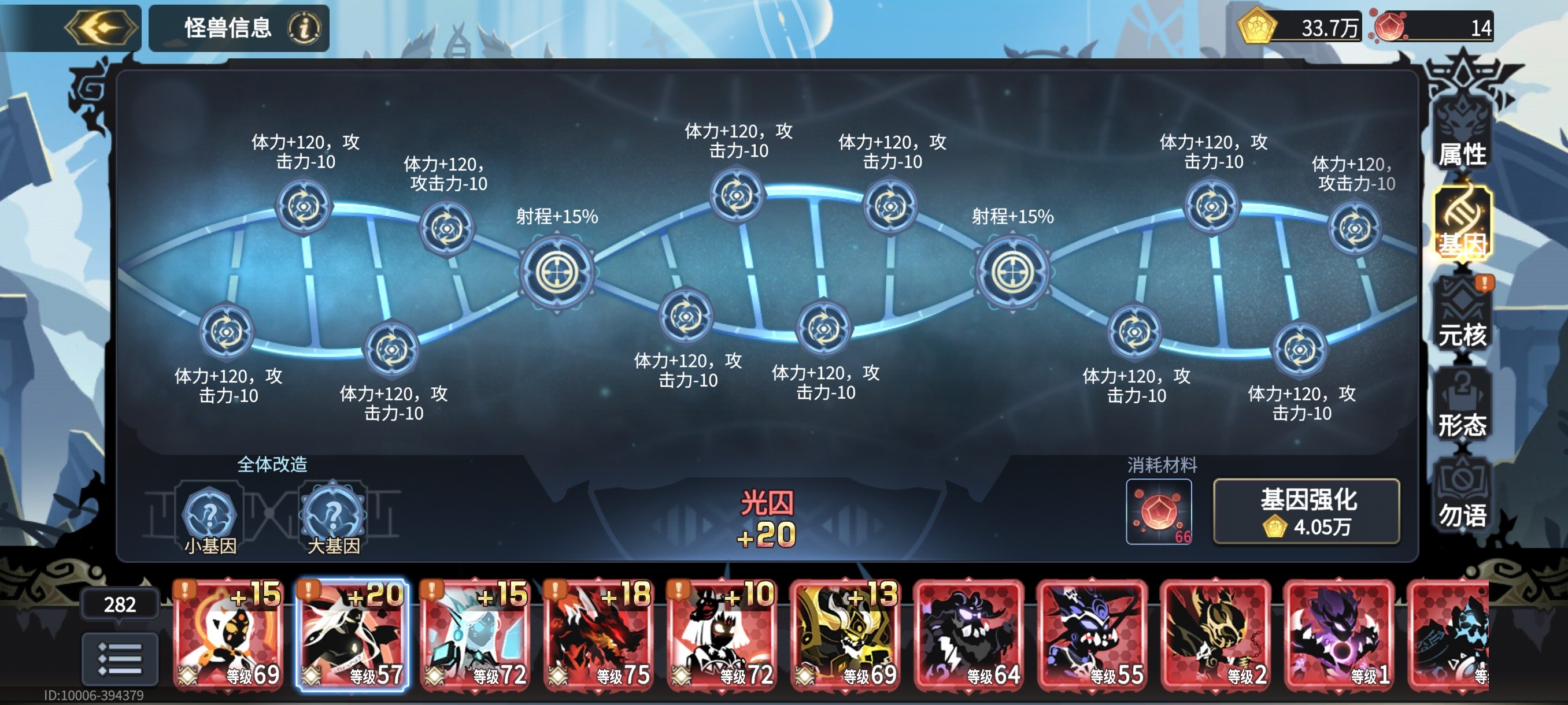
Task: Choose the level 1 purple monster card
Action: tap(1338, 635)
